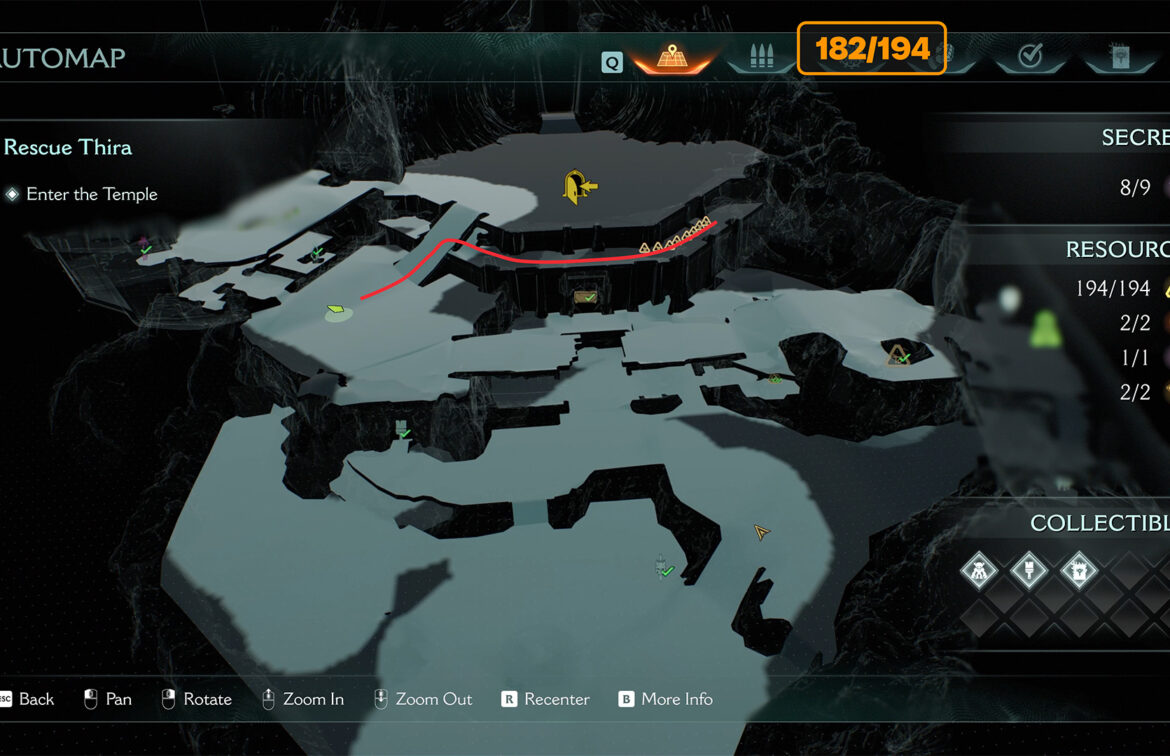
Task: Select the collected demon toy collectible icon
Action: [x=980, y=572]
